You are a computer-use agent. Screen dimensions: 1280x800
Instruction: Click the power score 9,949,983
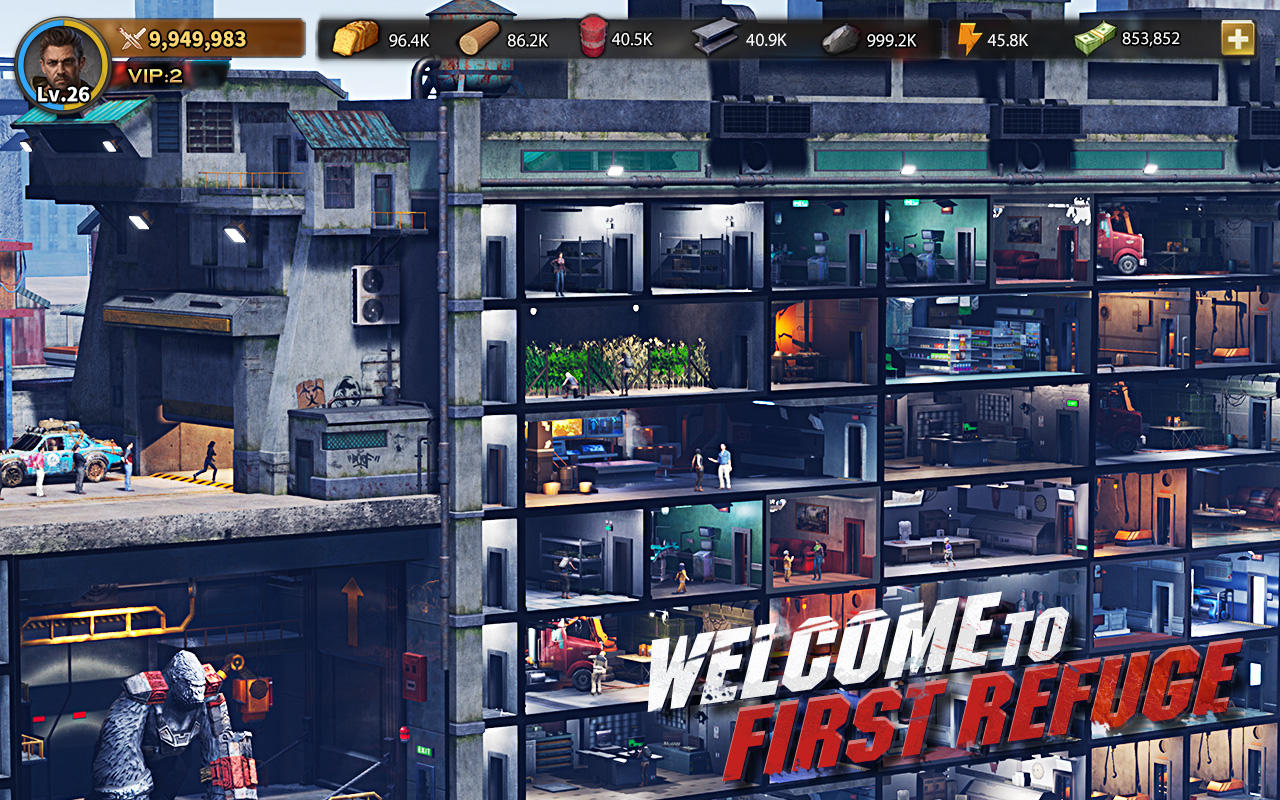pos(196,40)
